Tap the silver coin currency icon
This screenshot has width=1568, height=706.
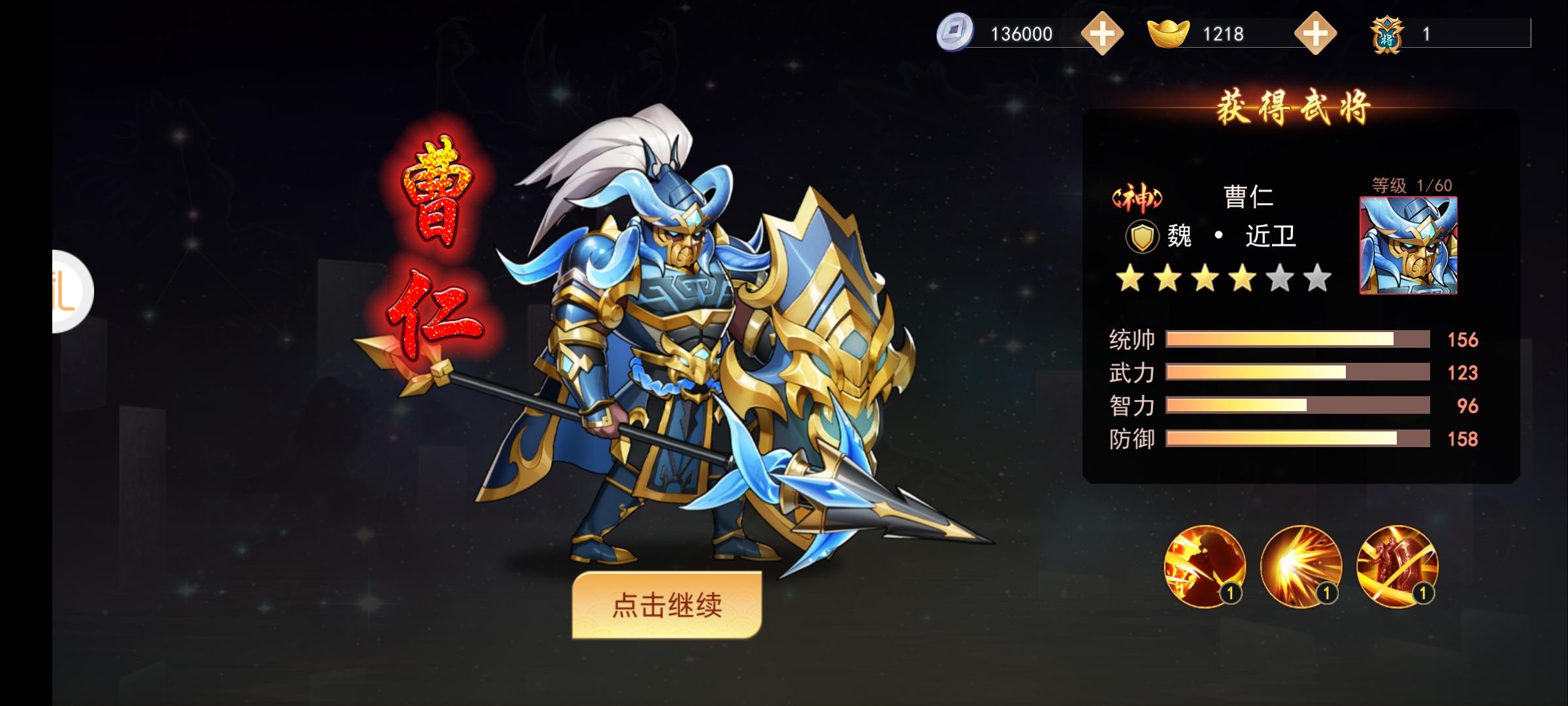tap(955, 33)
